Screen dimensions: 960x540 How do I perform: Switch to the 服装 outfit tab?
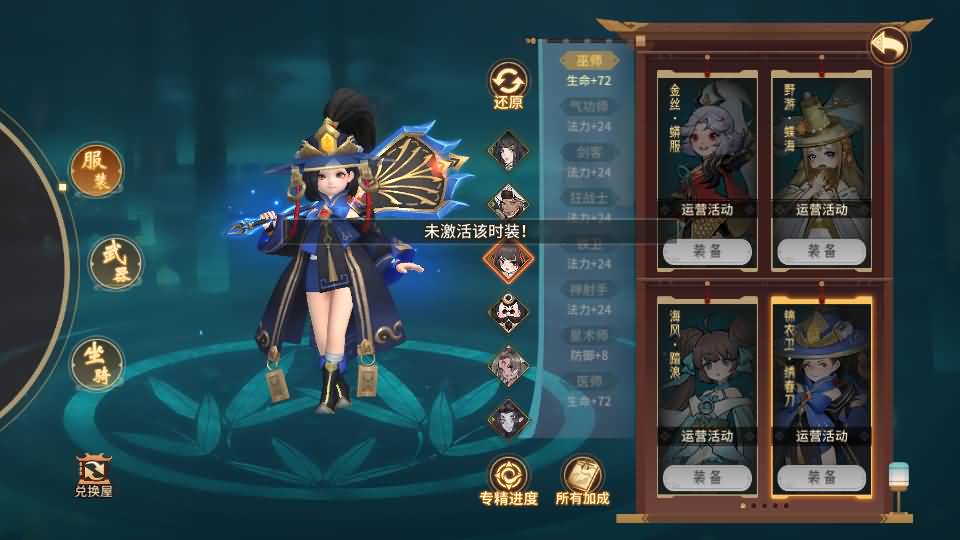pos(98,172)
